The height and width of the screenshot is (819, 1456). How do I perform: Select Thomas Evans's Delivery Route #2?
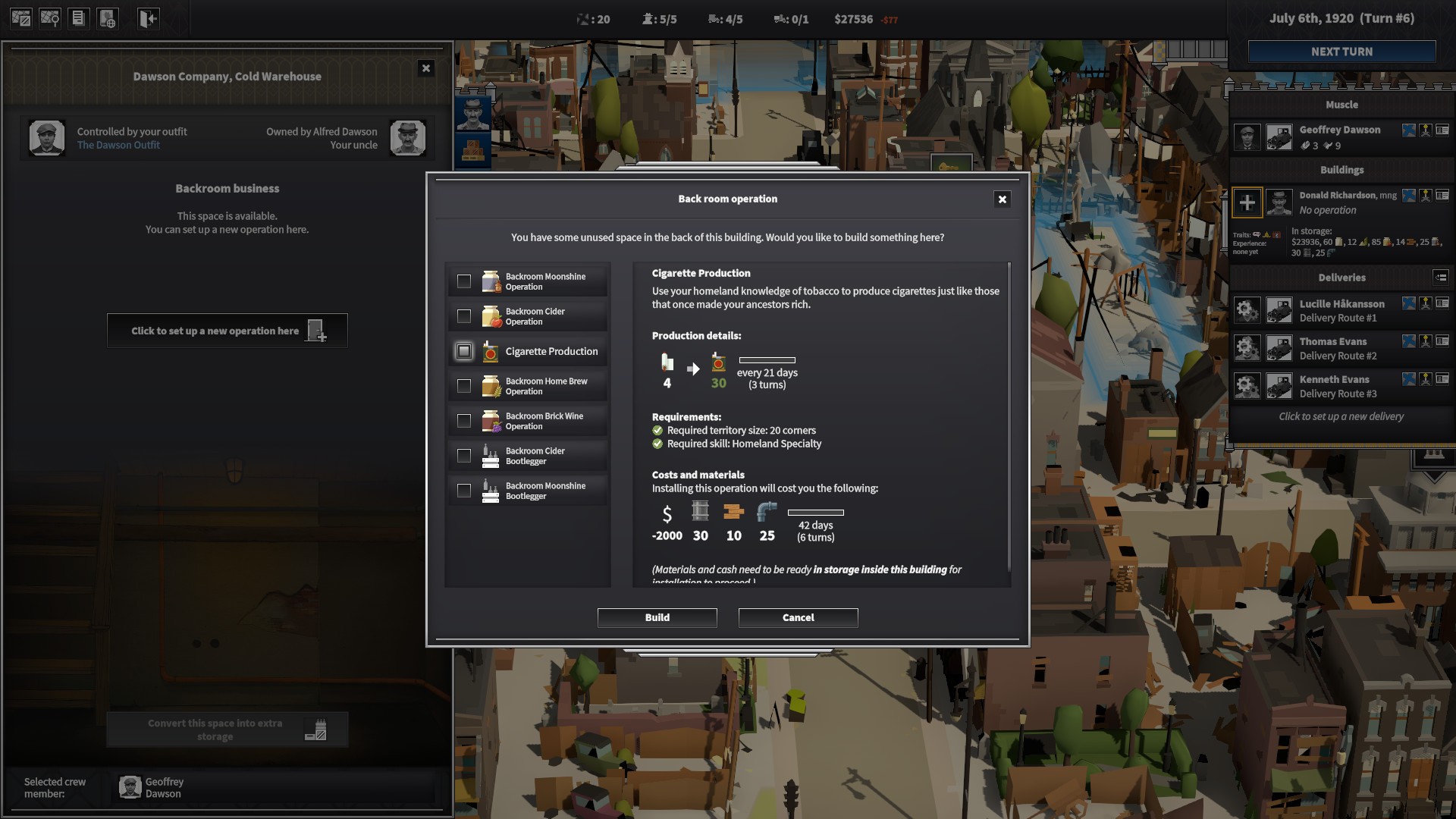(x=1338, y=348)
